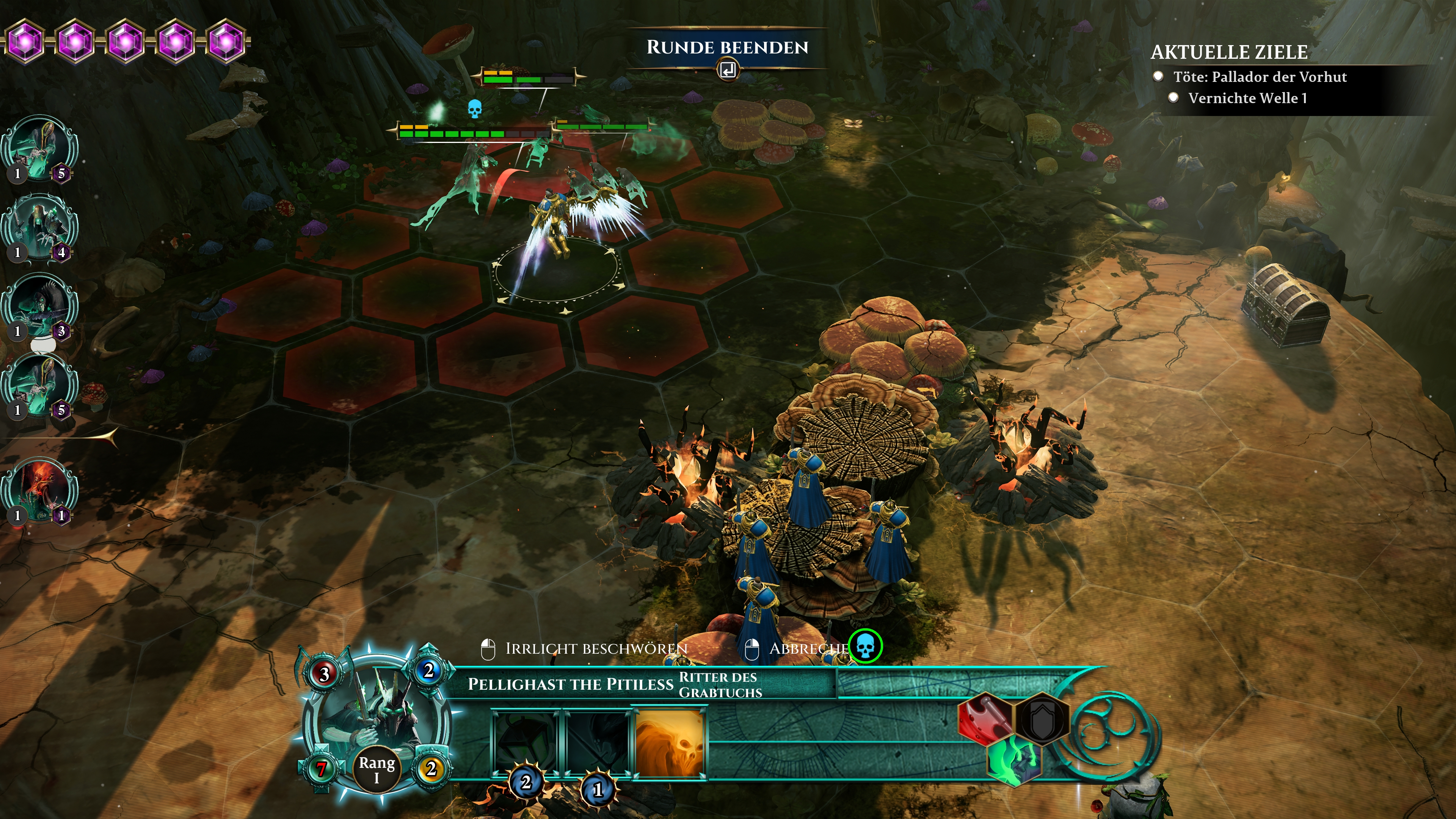Screen dimensions: 1456x819
Task: End the turn with Runde beenden
Action: pyautogui.click(x=727, y=49)
